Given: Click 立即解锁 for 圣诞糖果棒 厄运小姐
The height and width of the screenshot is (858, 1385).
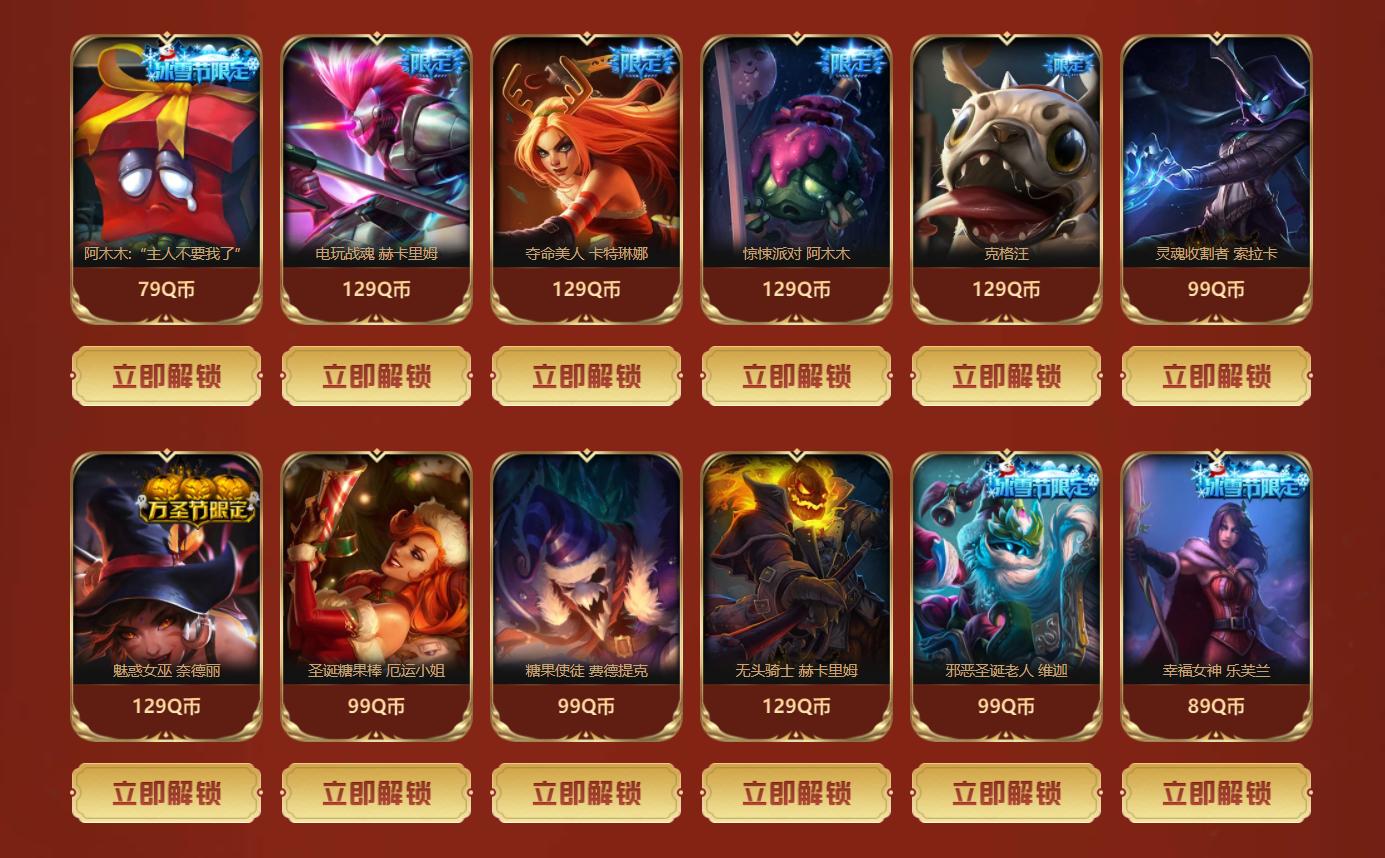Looking at the screenshot, I should (x=376, y=791).
